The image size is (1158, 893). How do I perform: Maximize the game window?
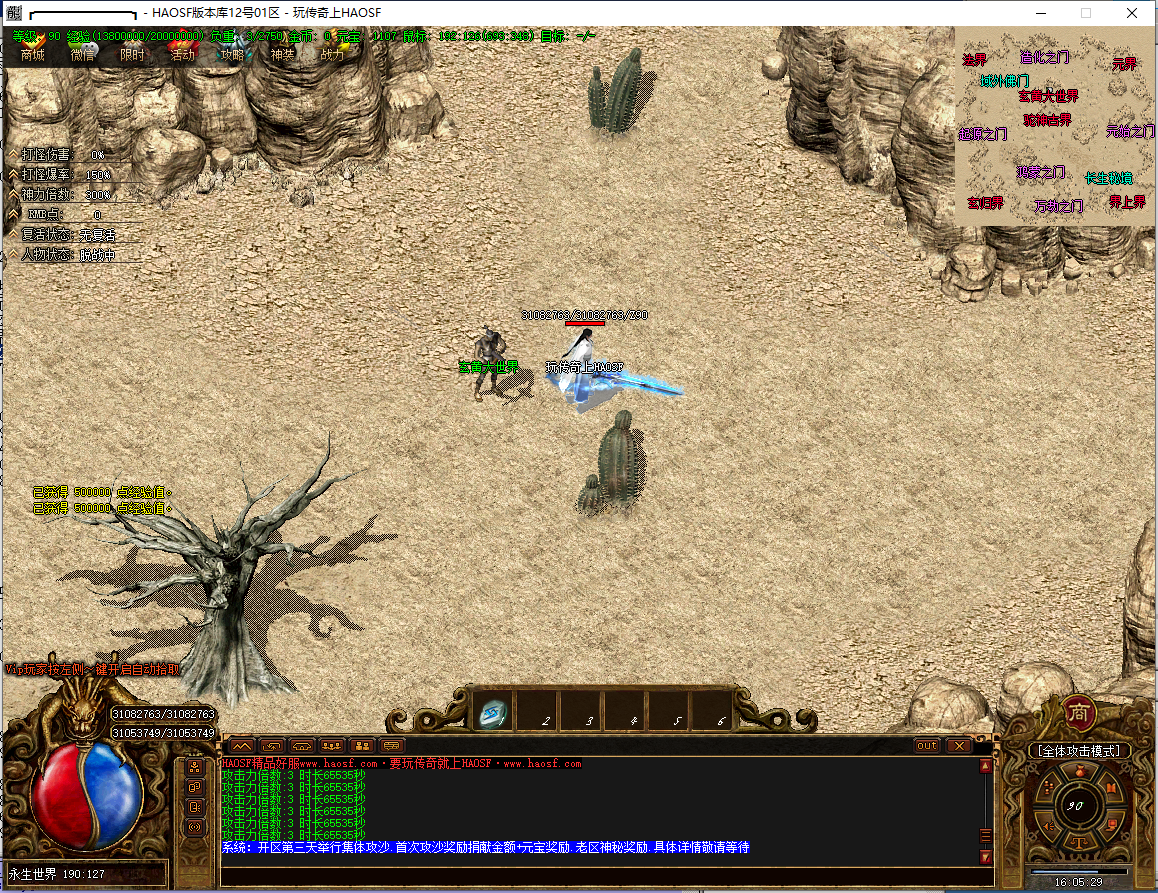click(x=1086, y=13)
